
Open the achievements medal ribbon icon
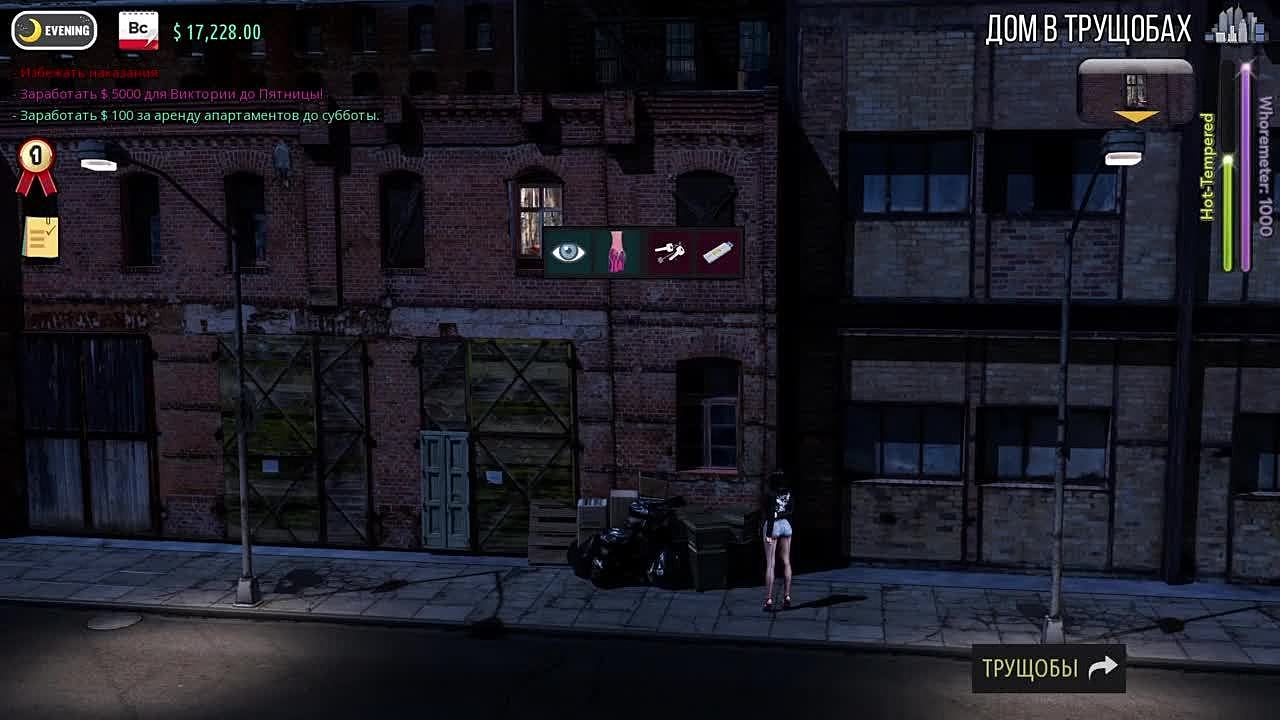pyautogui.click(x=36, y=166)
